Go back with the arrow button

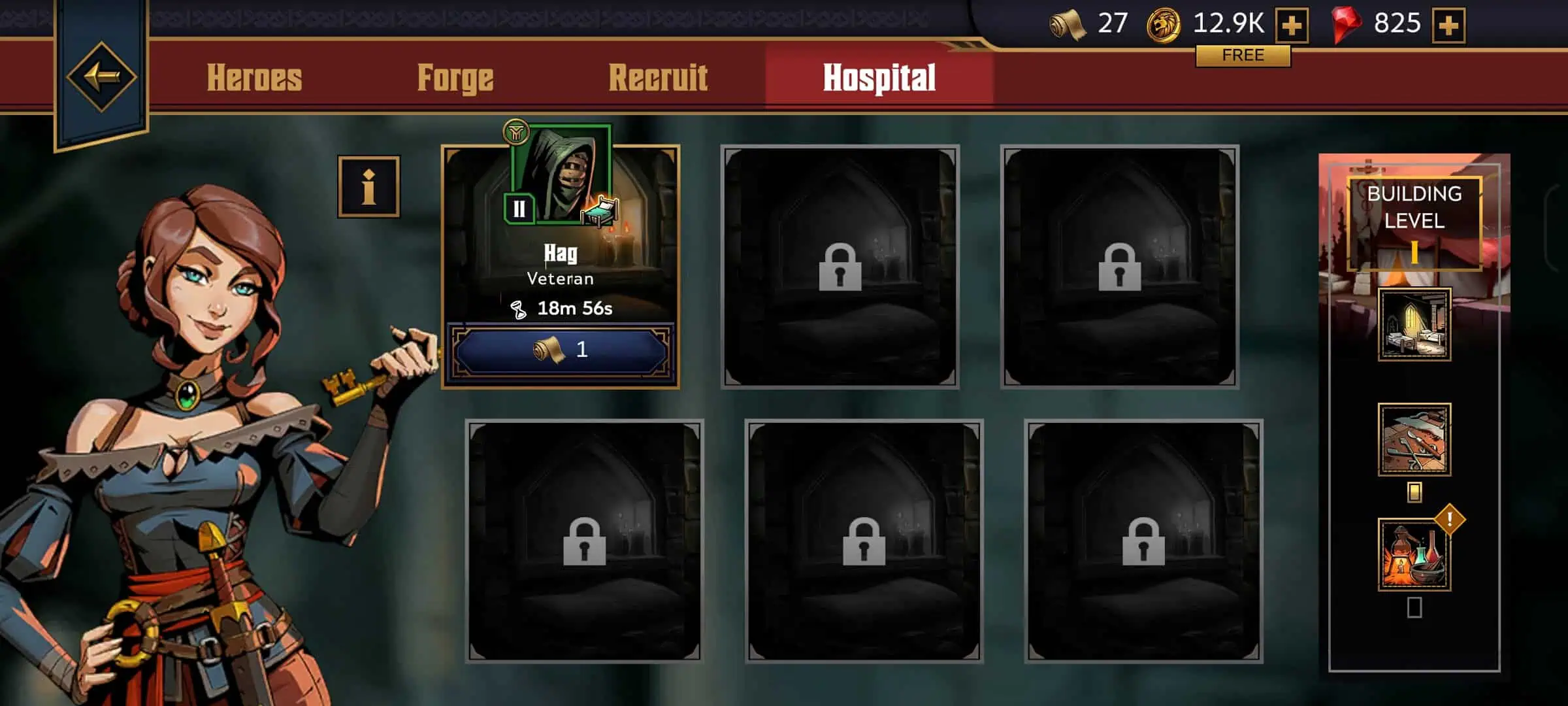[x=101, y=77]
